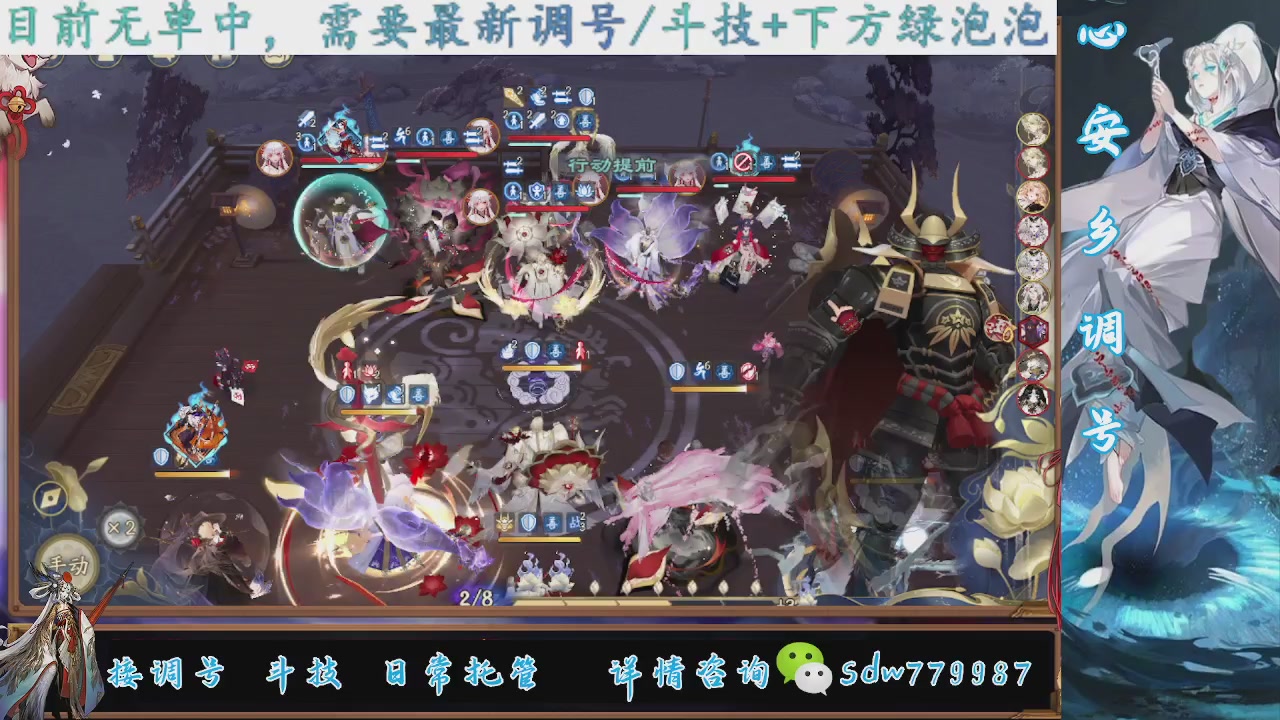Image resolution: width=1280 pixels, height=720 pixels.
Task: Toggle the diamond indicator above the Manual button
Action: pos(51,498)
